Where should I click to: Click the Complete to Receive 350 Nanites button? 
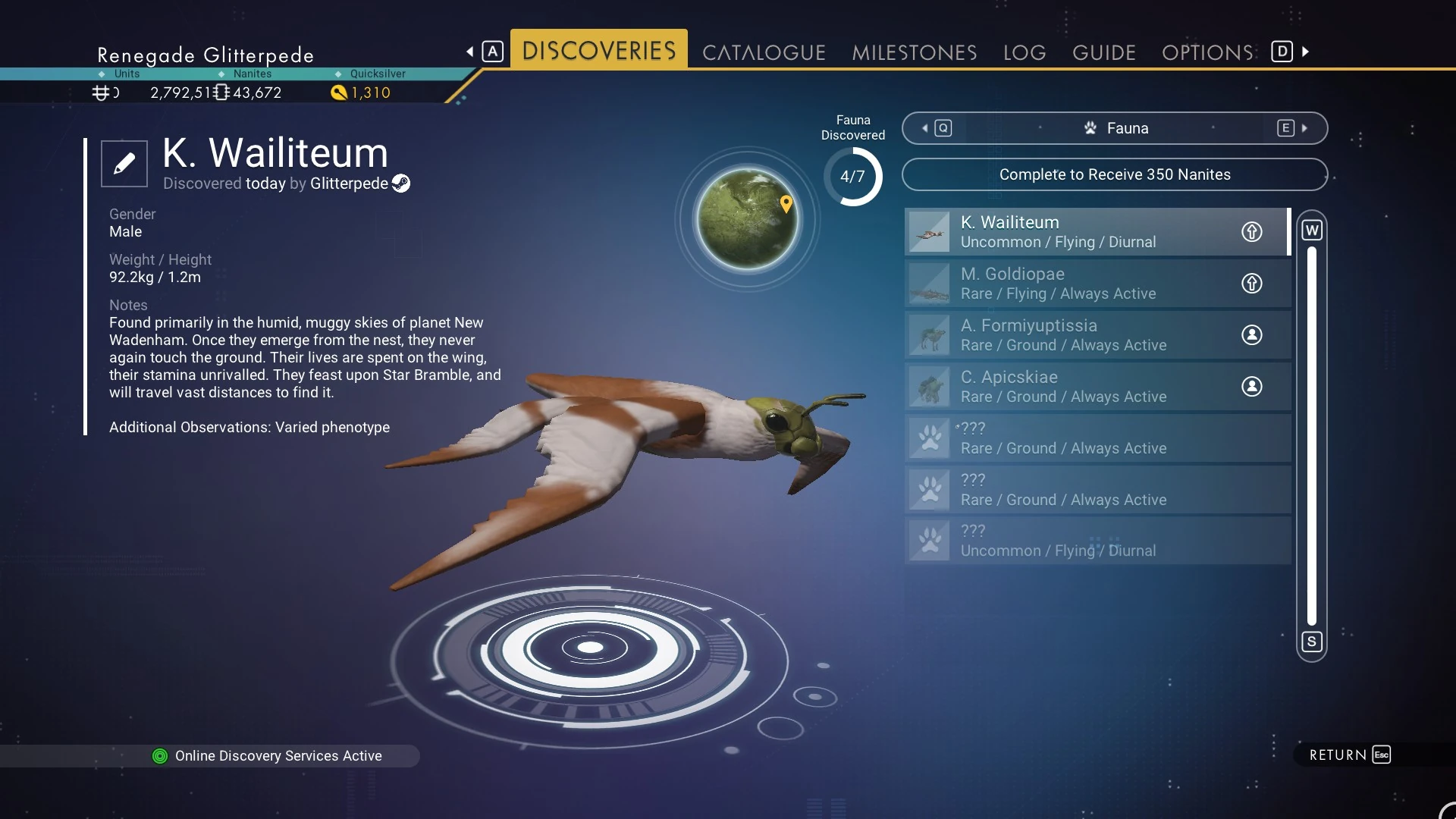point(1114,174)
